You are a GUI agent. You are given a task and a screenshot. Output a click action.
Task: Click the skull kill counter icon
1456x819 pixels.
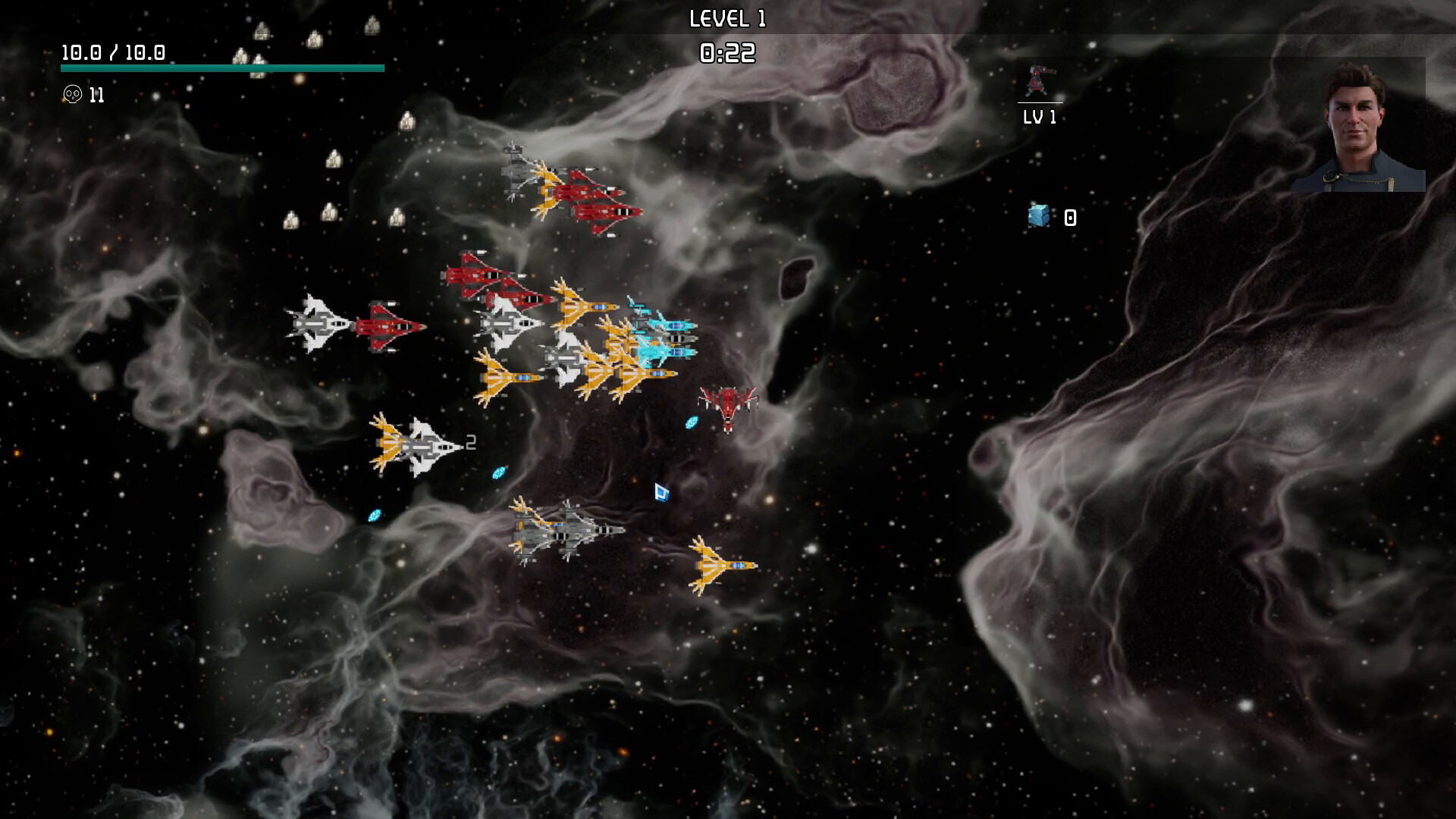pyautogui.click(x=74, y=94)
